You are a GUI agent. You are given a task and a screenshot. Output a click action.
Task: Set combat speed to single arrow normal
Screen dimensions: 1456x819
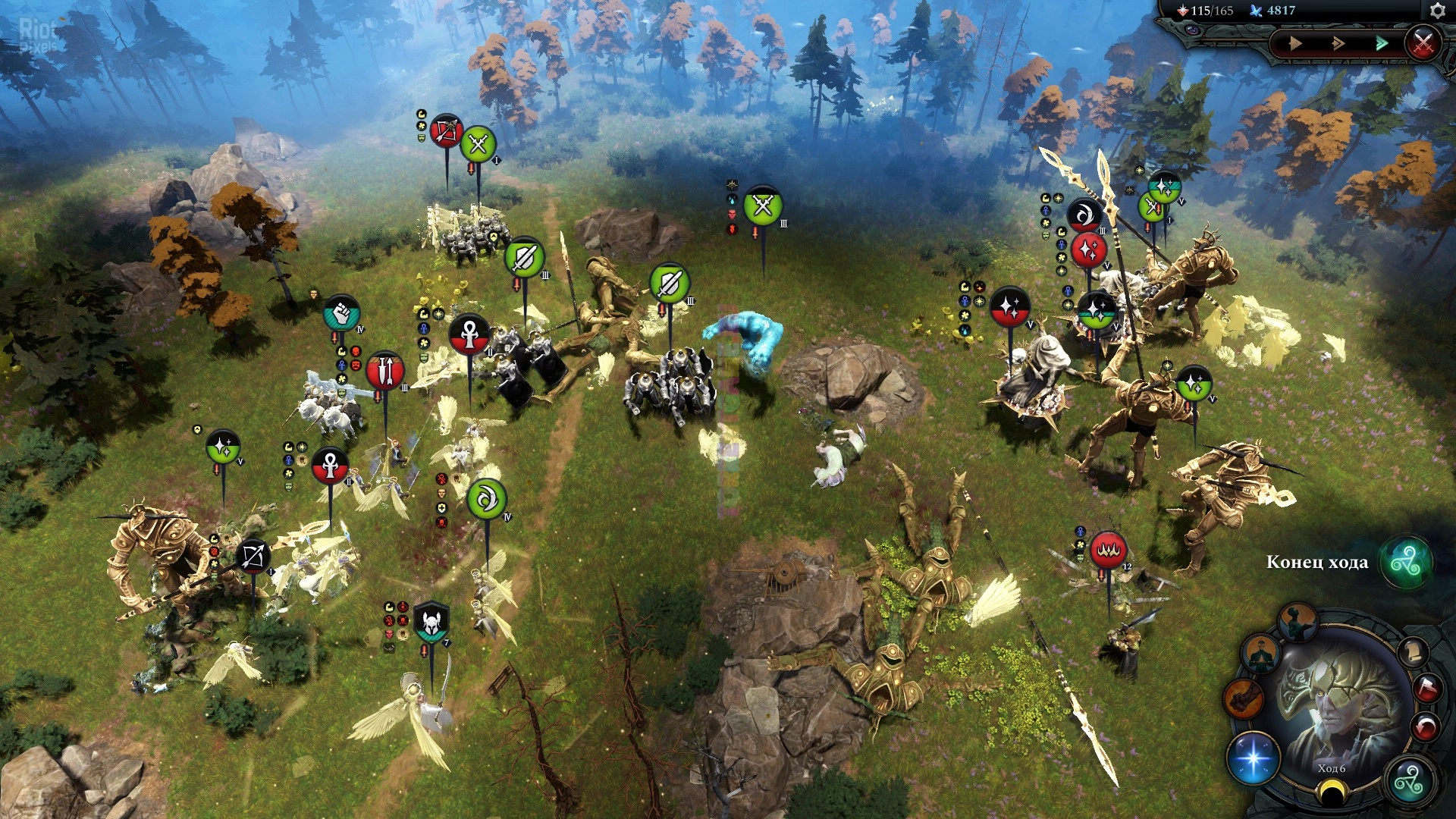tap(1295, 43)
